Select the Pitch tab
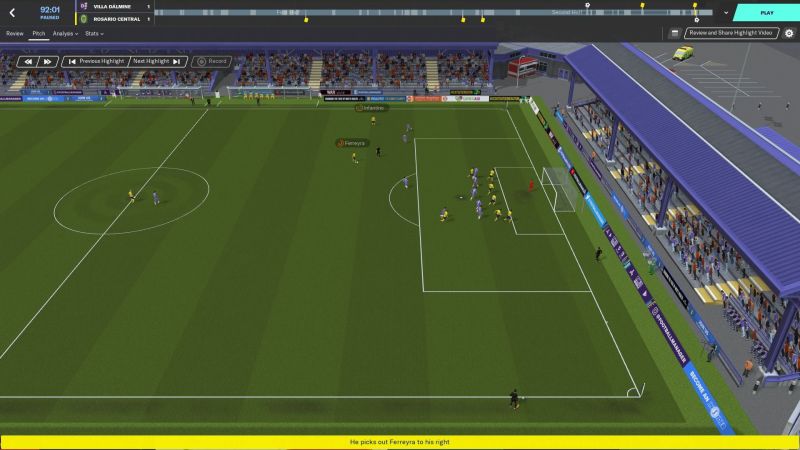The width and height of the screenshot is (800, 450). click(39, 33)
